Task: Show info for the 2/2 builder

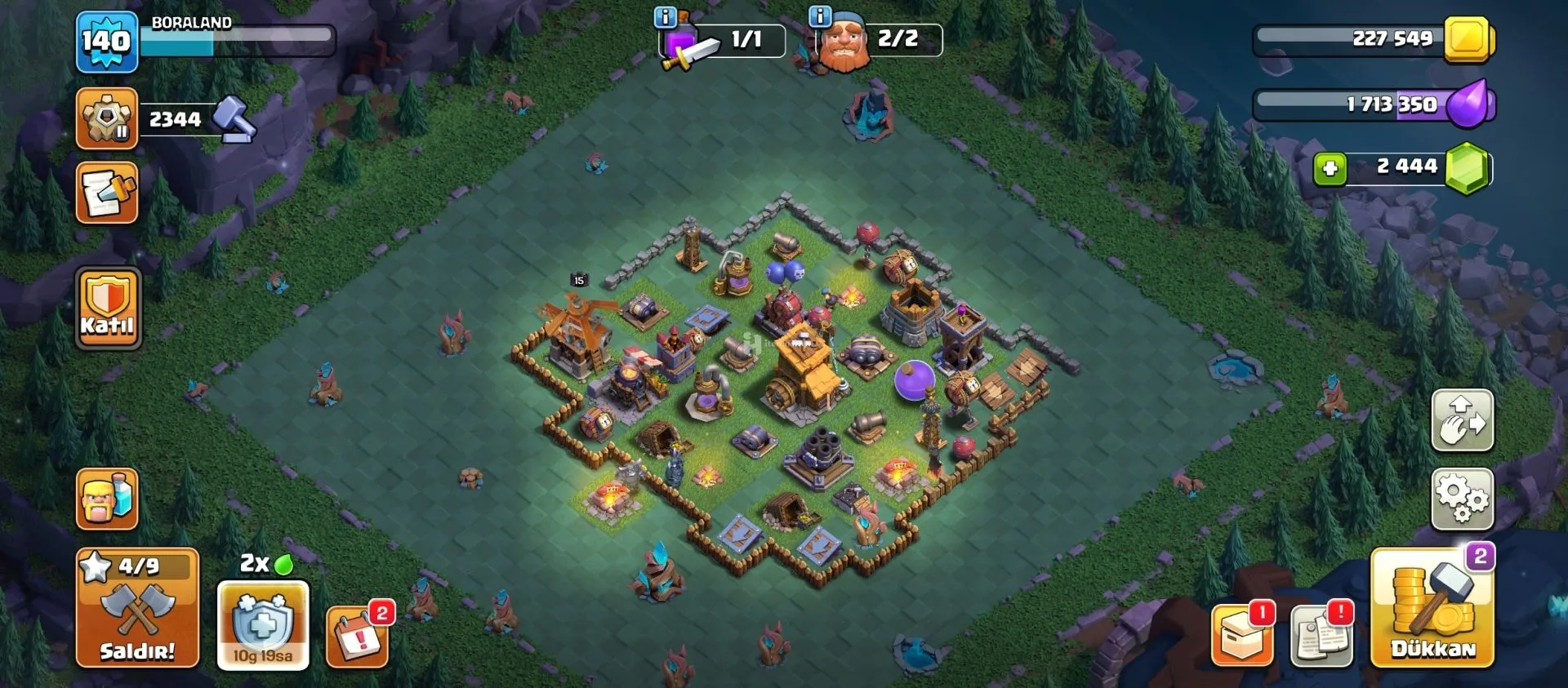Action: pos(820,16)
